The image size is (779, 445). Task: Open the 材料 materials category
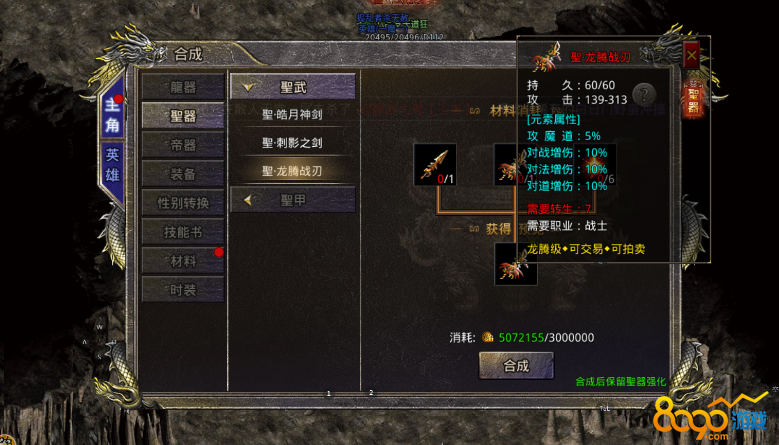[182, 261]
